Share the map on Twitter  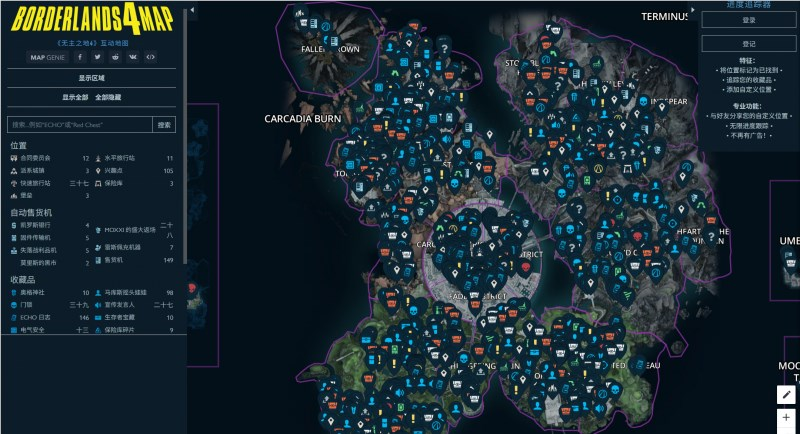pos(99,57)
